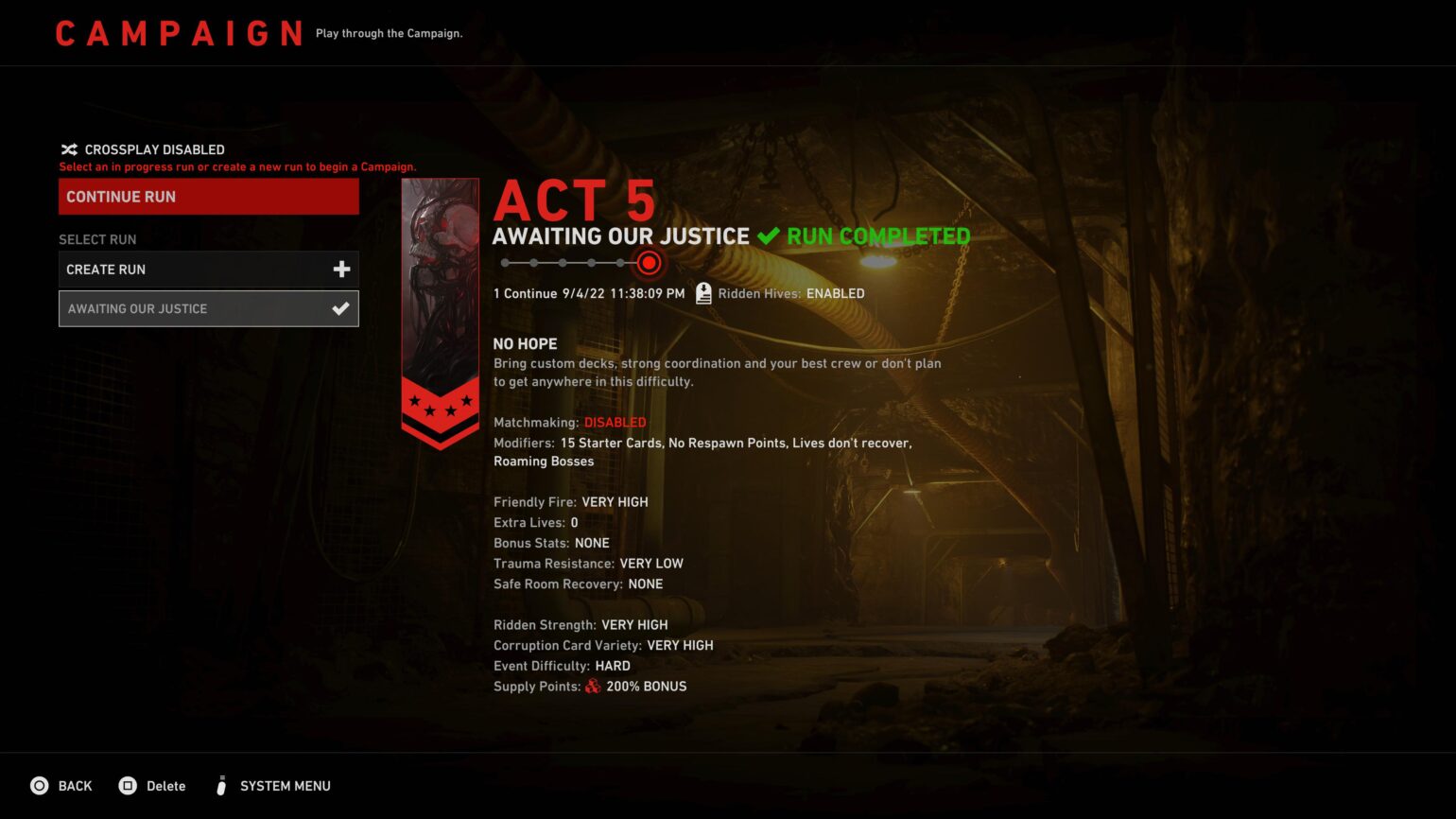Click the green RUN COMPLETED checkmark
1456x819 pixels.
click(768, 235)
